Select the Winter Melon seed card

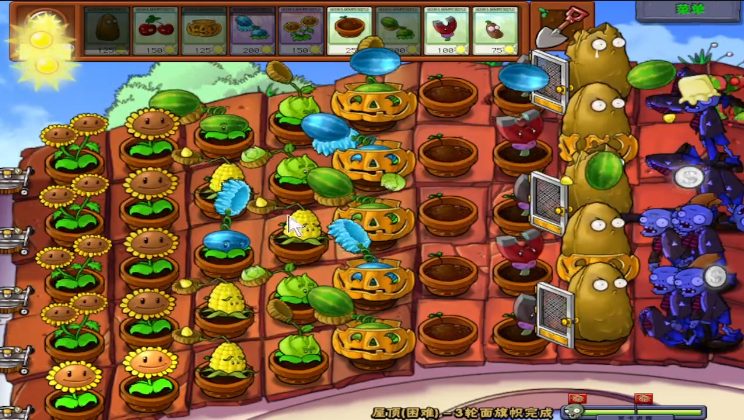coord(253,30)
